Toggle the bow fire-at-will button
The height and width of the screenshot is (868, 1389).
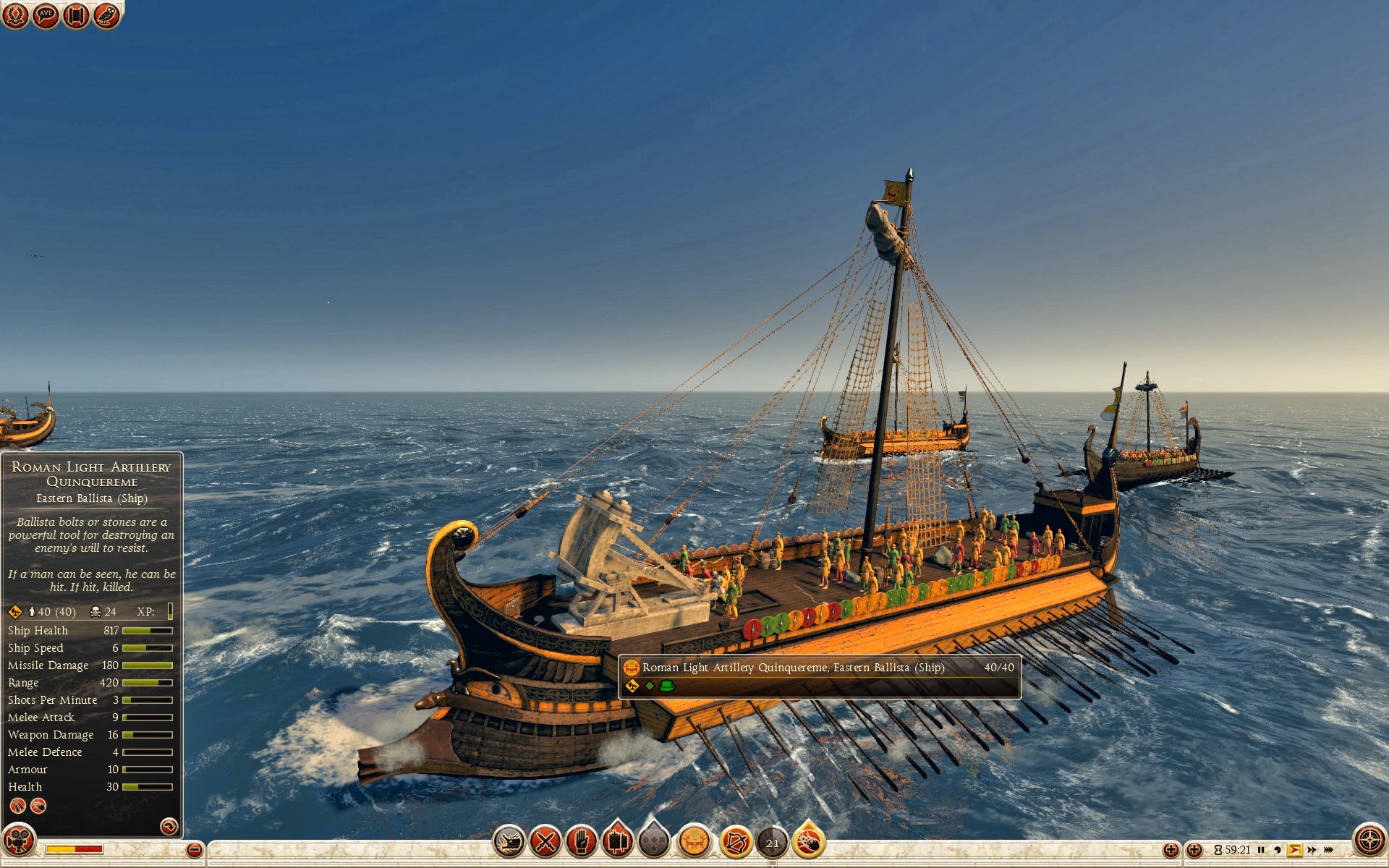tap(736, 842)
